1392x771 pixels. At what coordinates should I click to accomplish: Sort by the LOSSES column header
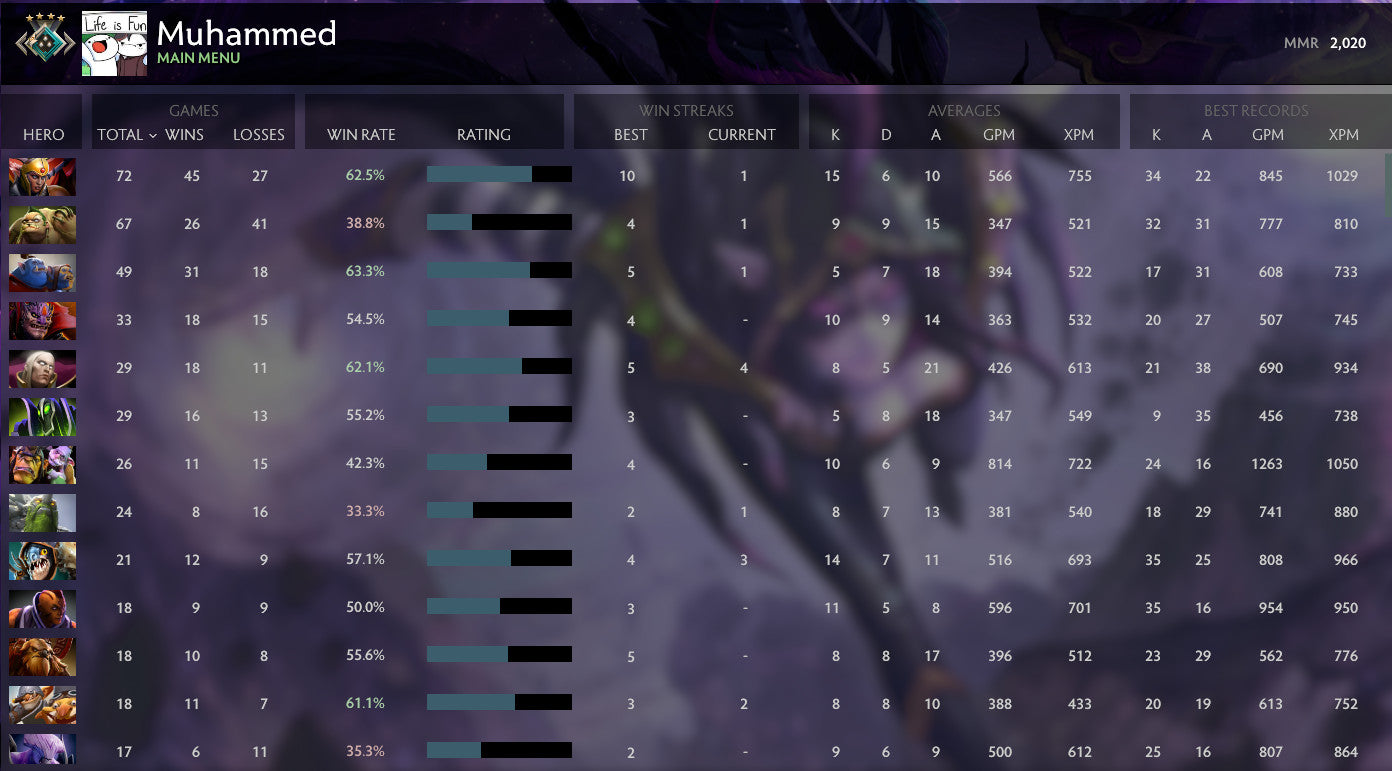coord(259,134)
